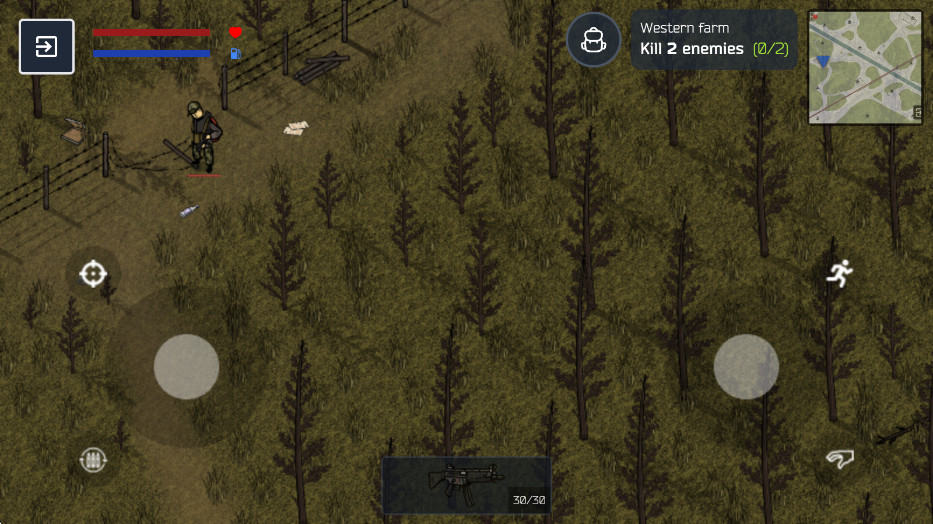Toggle the aim crosshair button

tap(93, 273)
